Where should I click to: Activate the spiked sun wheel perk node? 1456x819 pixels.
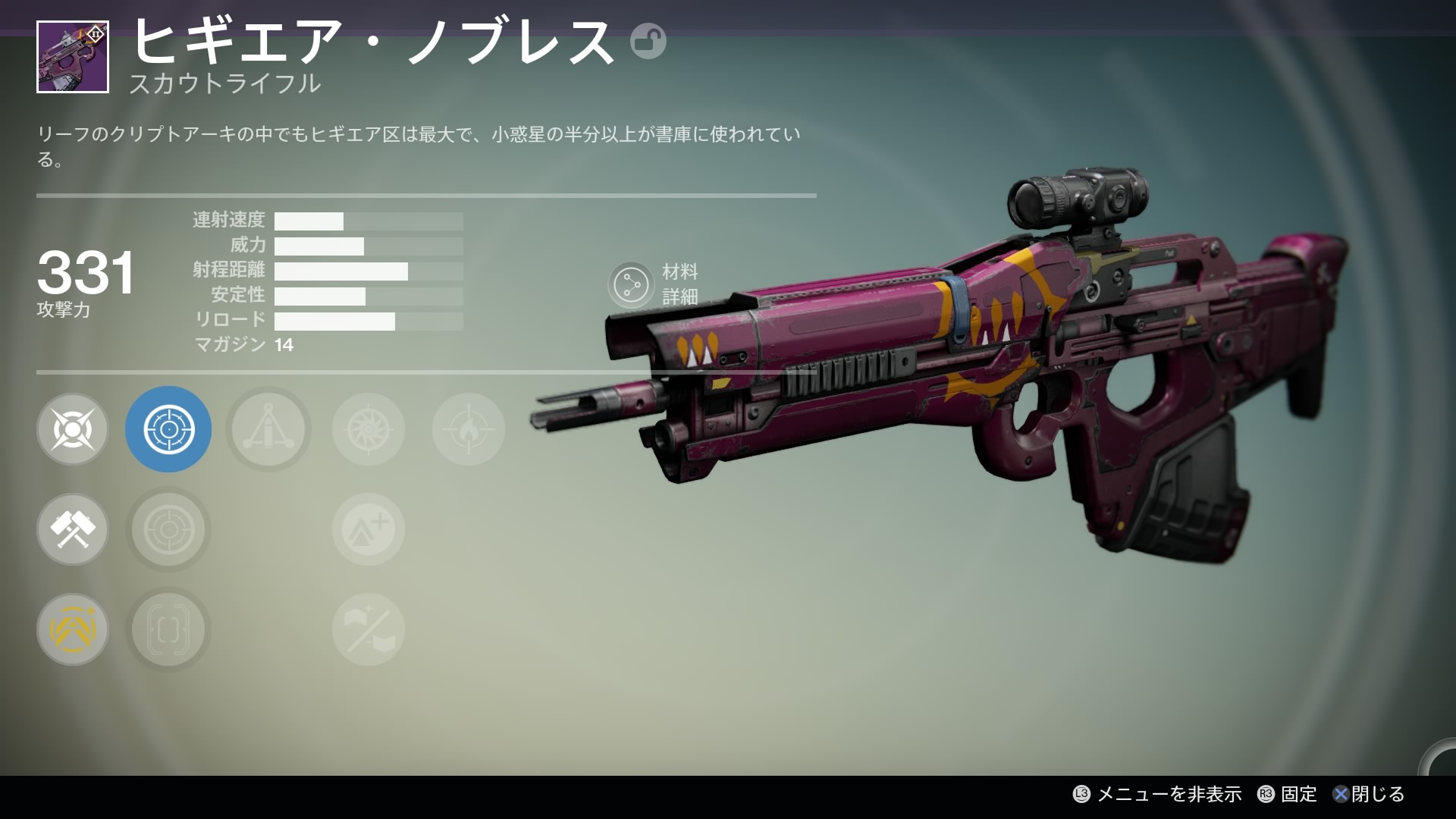369,429
